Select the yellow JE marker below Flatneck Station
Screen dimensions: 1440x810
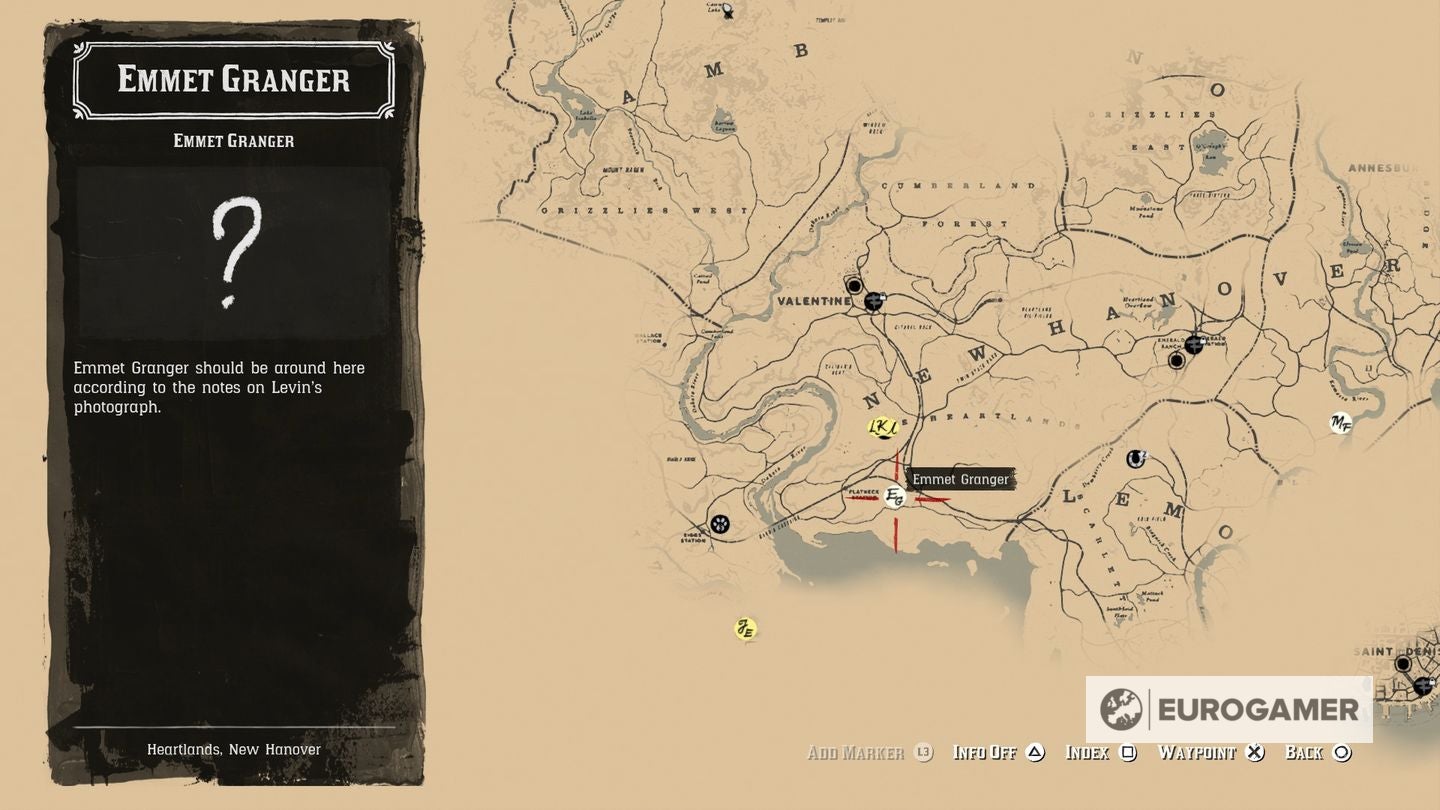[x=745, y=628]
